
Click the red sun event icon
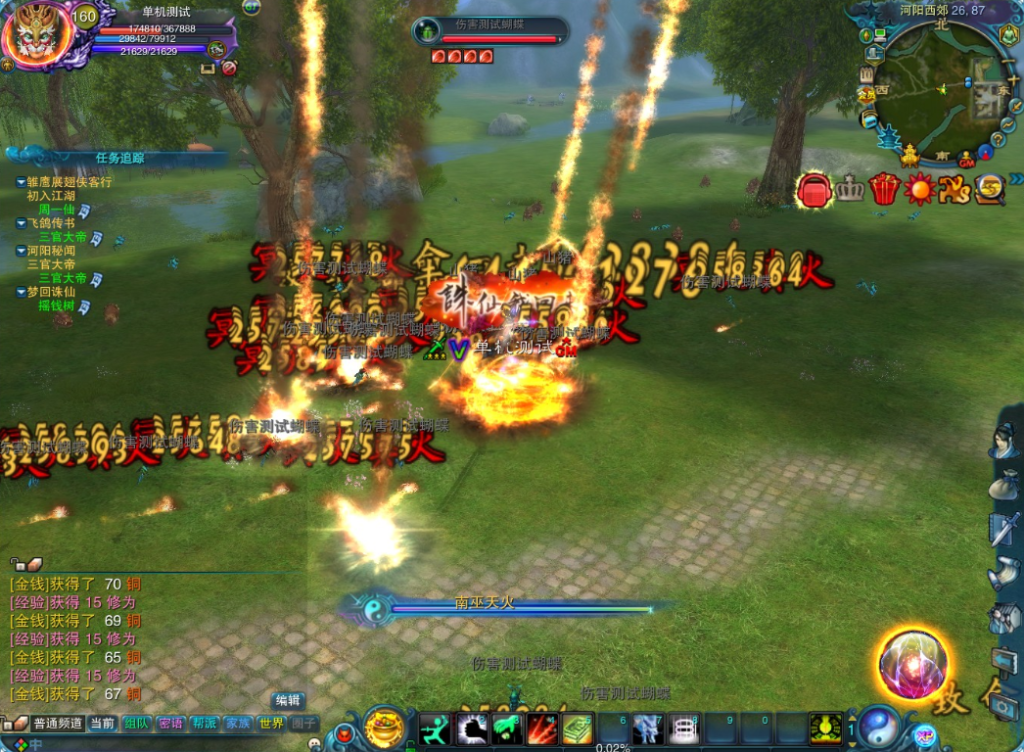(x=919, y=188)
